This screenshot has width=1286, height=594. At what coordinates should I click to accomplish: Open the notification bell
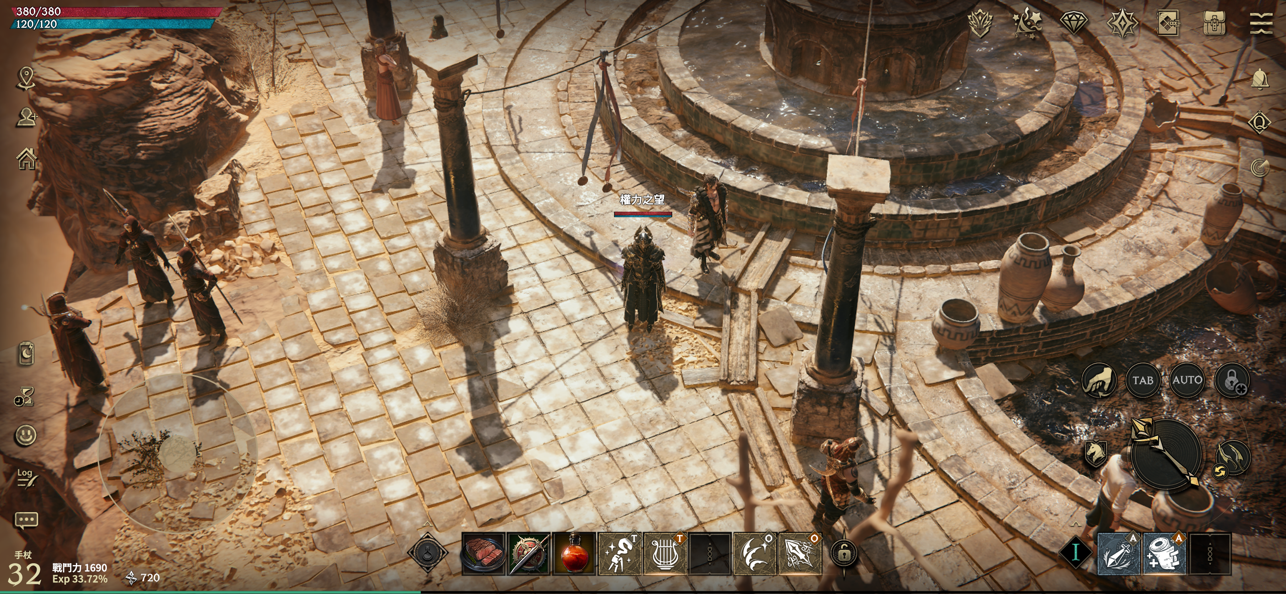pyautogui.click(x=1260, y=80)
